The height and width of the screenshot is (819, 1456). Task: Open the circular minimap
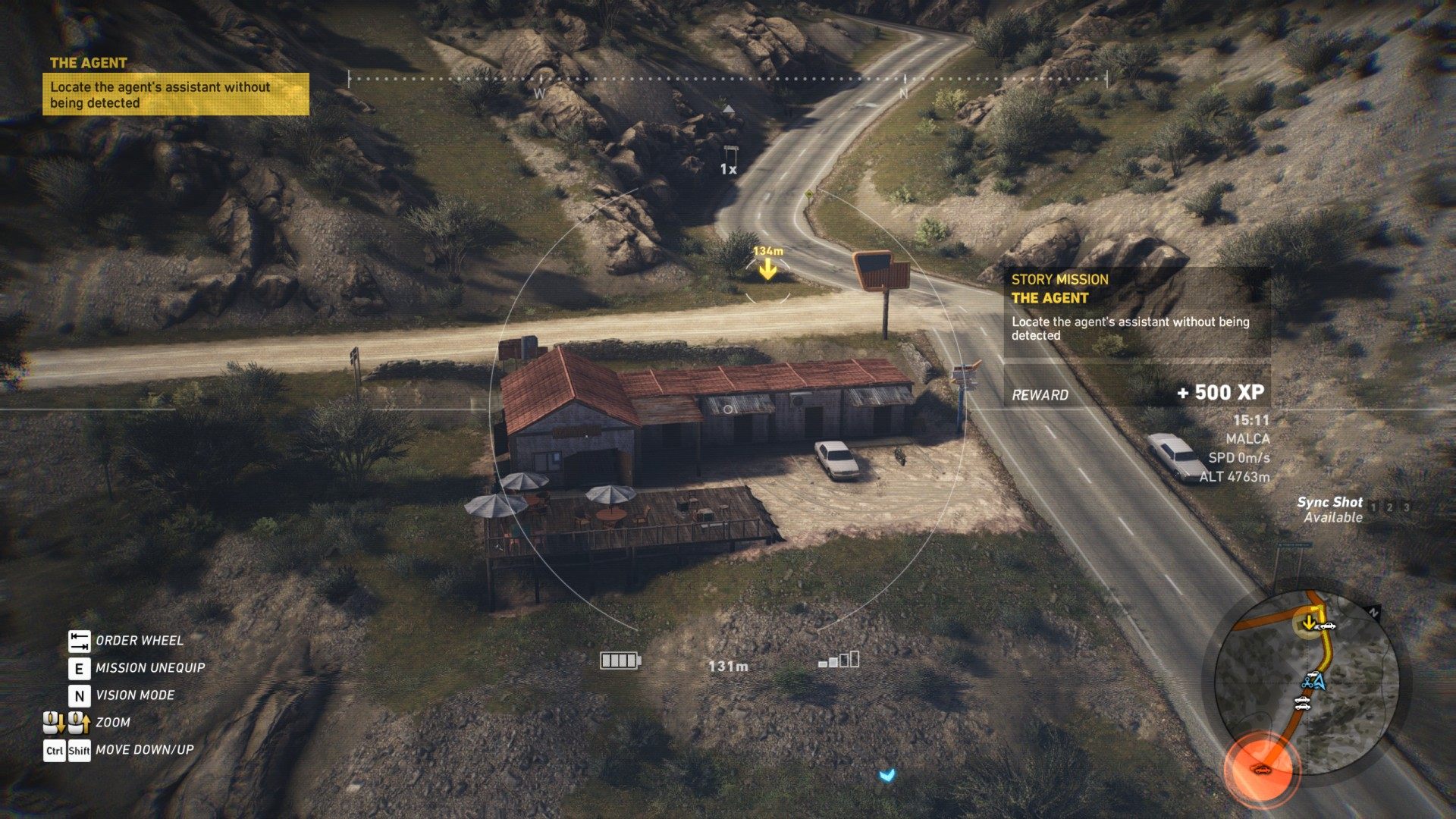coord(1306,682)
